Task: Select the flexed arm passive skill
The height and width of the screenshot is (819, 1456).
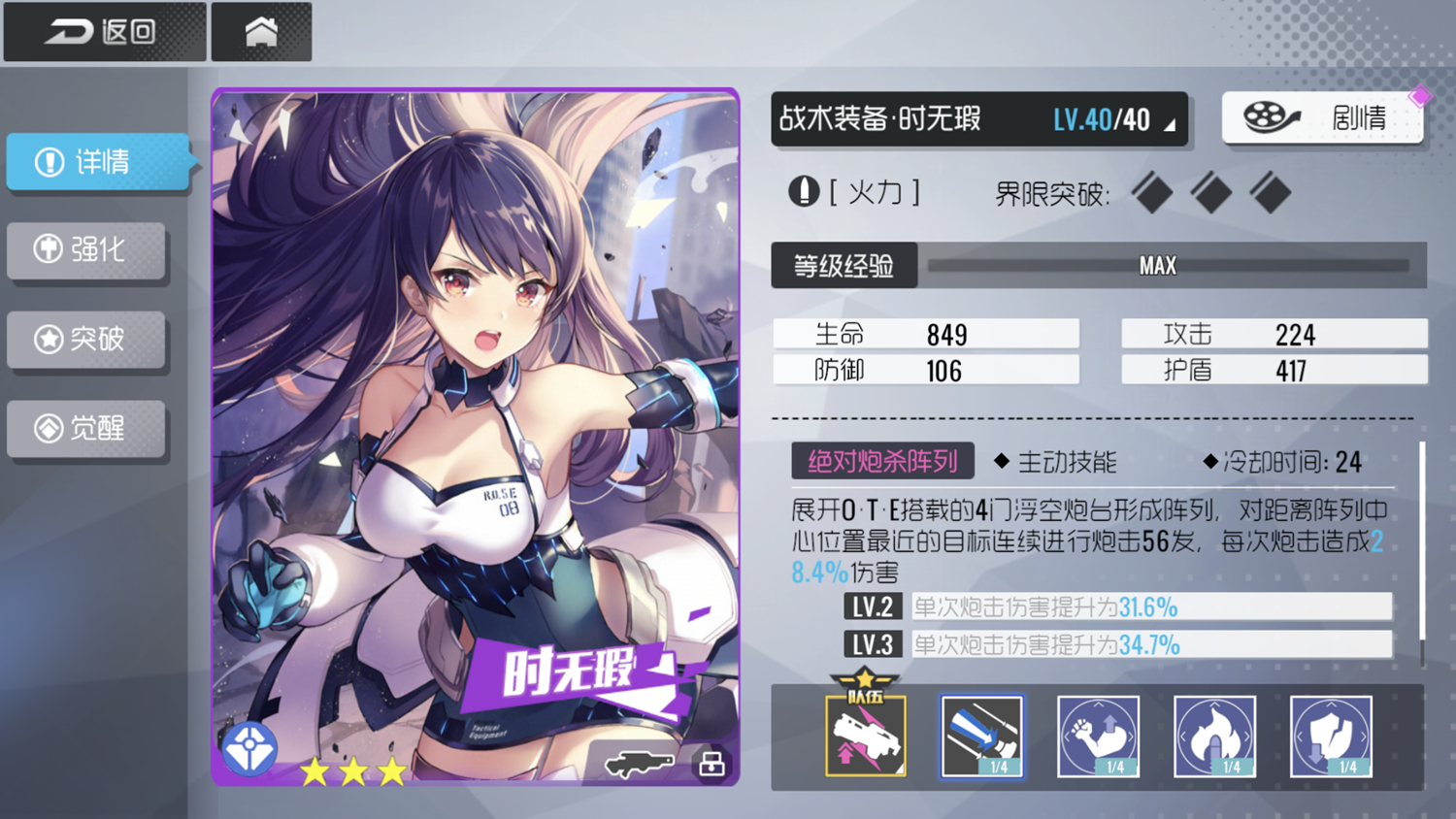Action: (x=1098, y=736)
